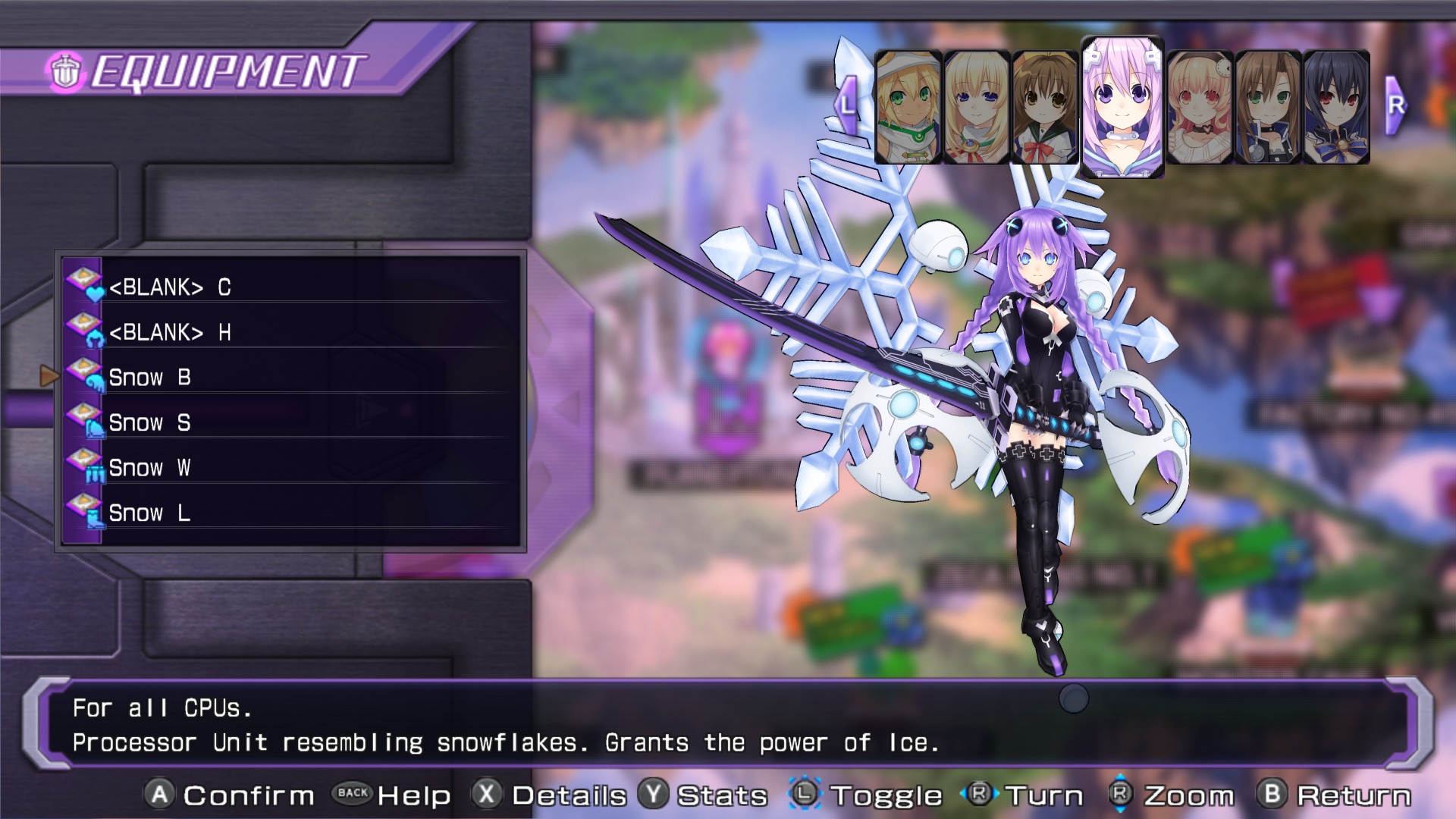Select the black-haired girl with red eyes portrait
Screen dimensions: 1456x819
pos(1336,108)
